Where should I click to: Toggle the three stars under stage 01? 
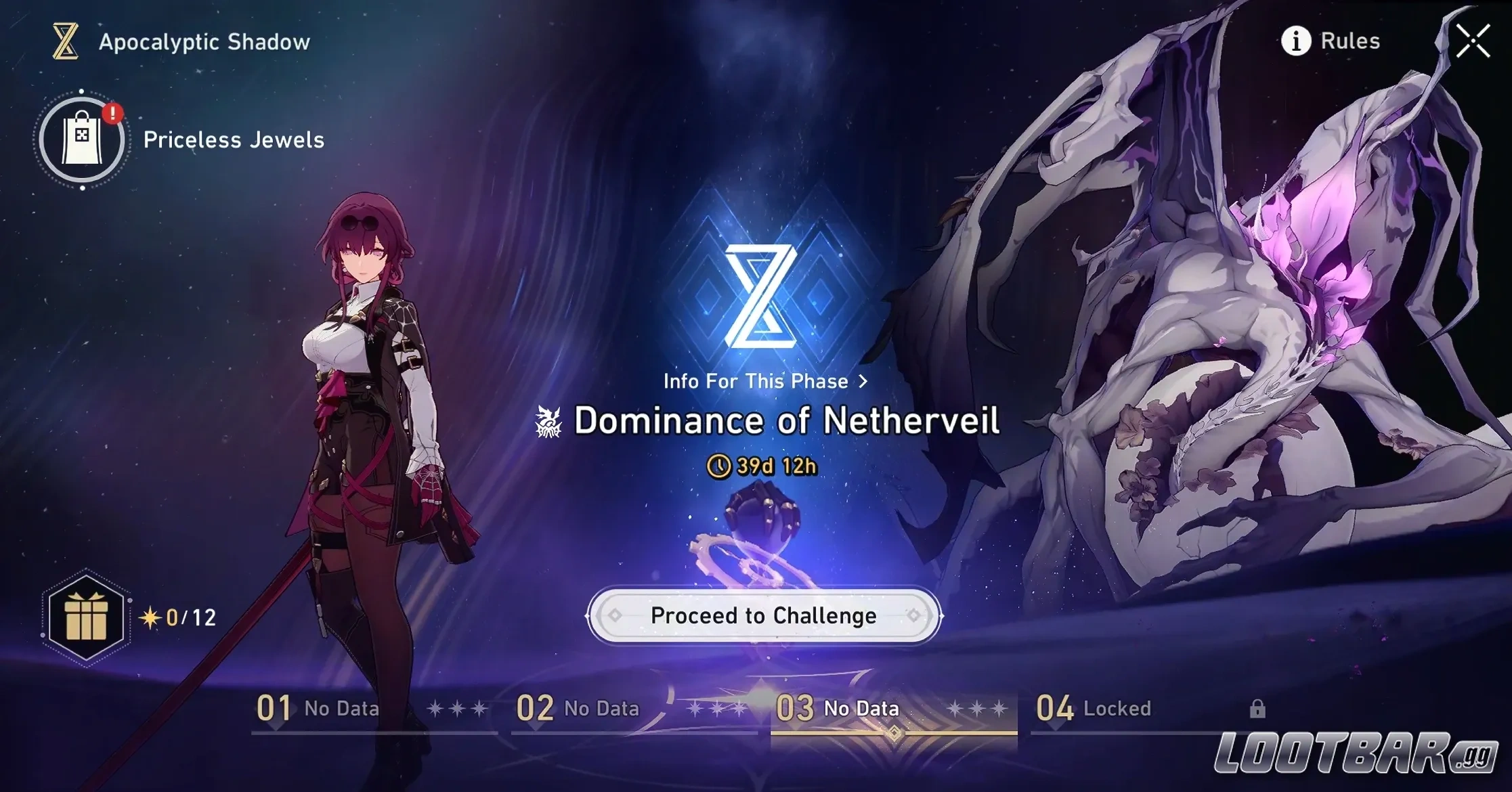[458, 708]
